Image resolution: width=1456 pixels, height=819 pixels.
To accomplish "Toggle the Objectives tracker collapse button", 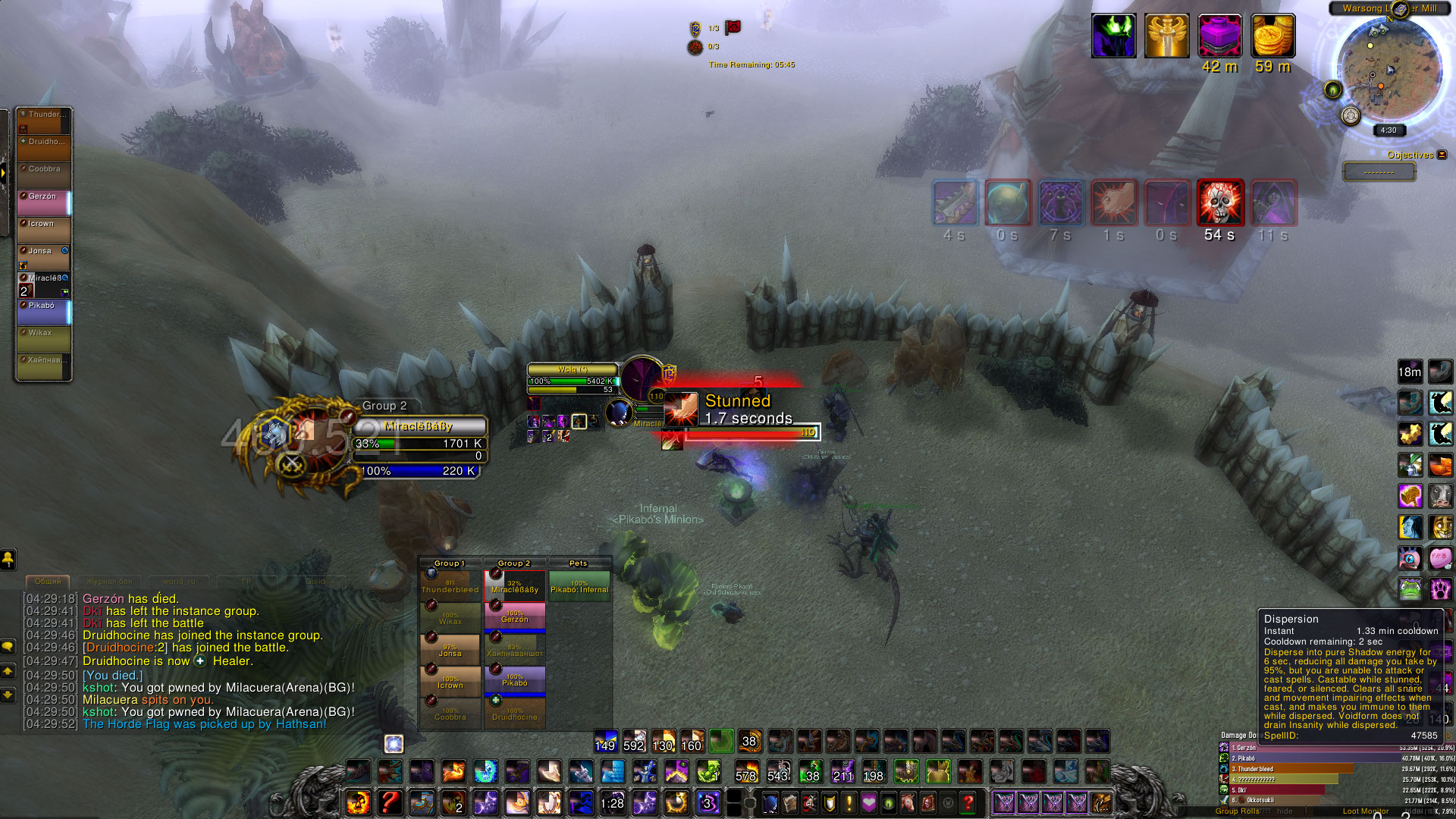I will pyautogui.click(x=1442, y=155).
